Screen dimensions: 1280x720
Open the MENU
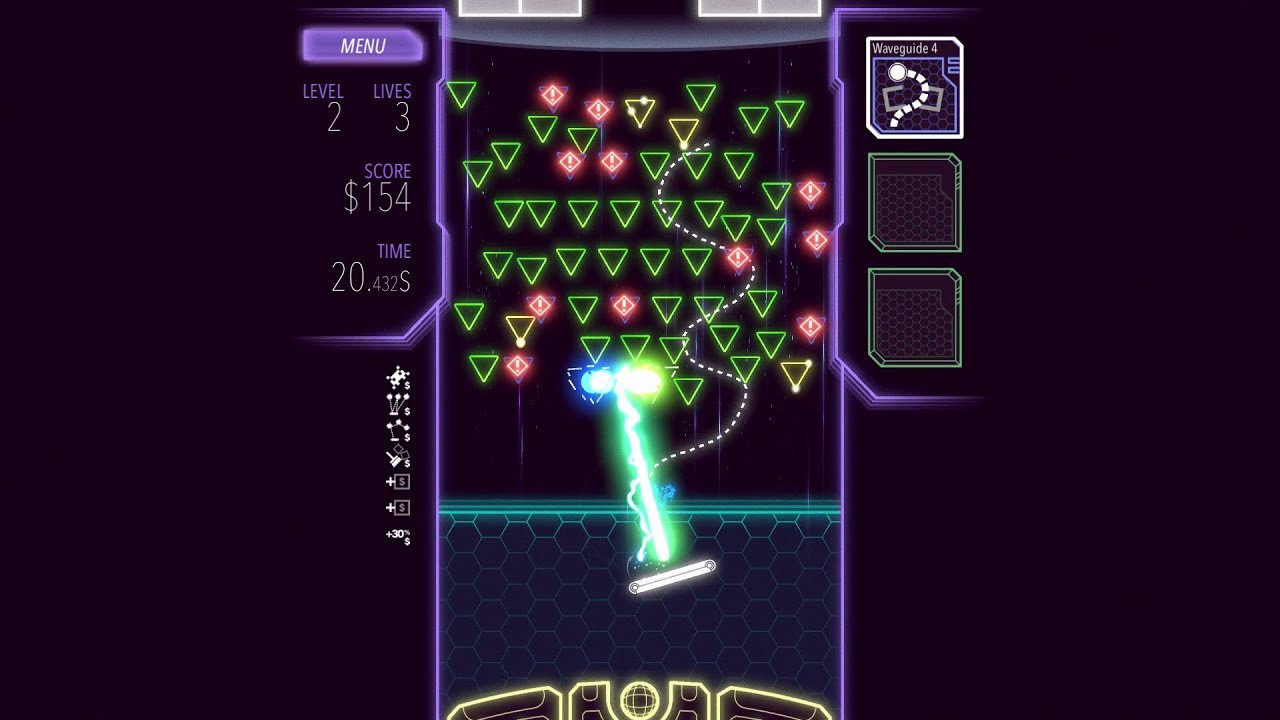363,46
